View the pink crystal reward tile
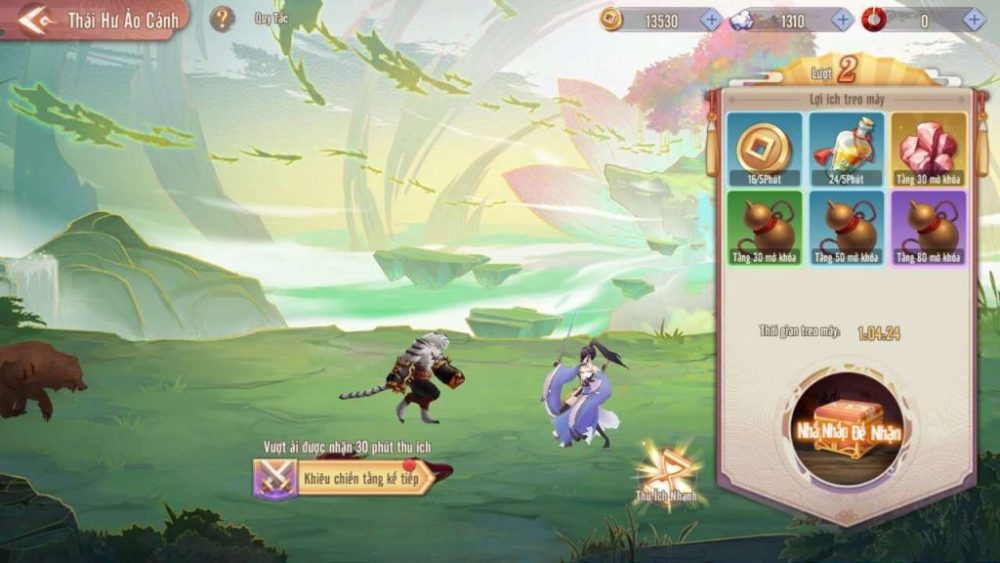 click(929, 149)
